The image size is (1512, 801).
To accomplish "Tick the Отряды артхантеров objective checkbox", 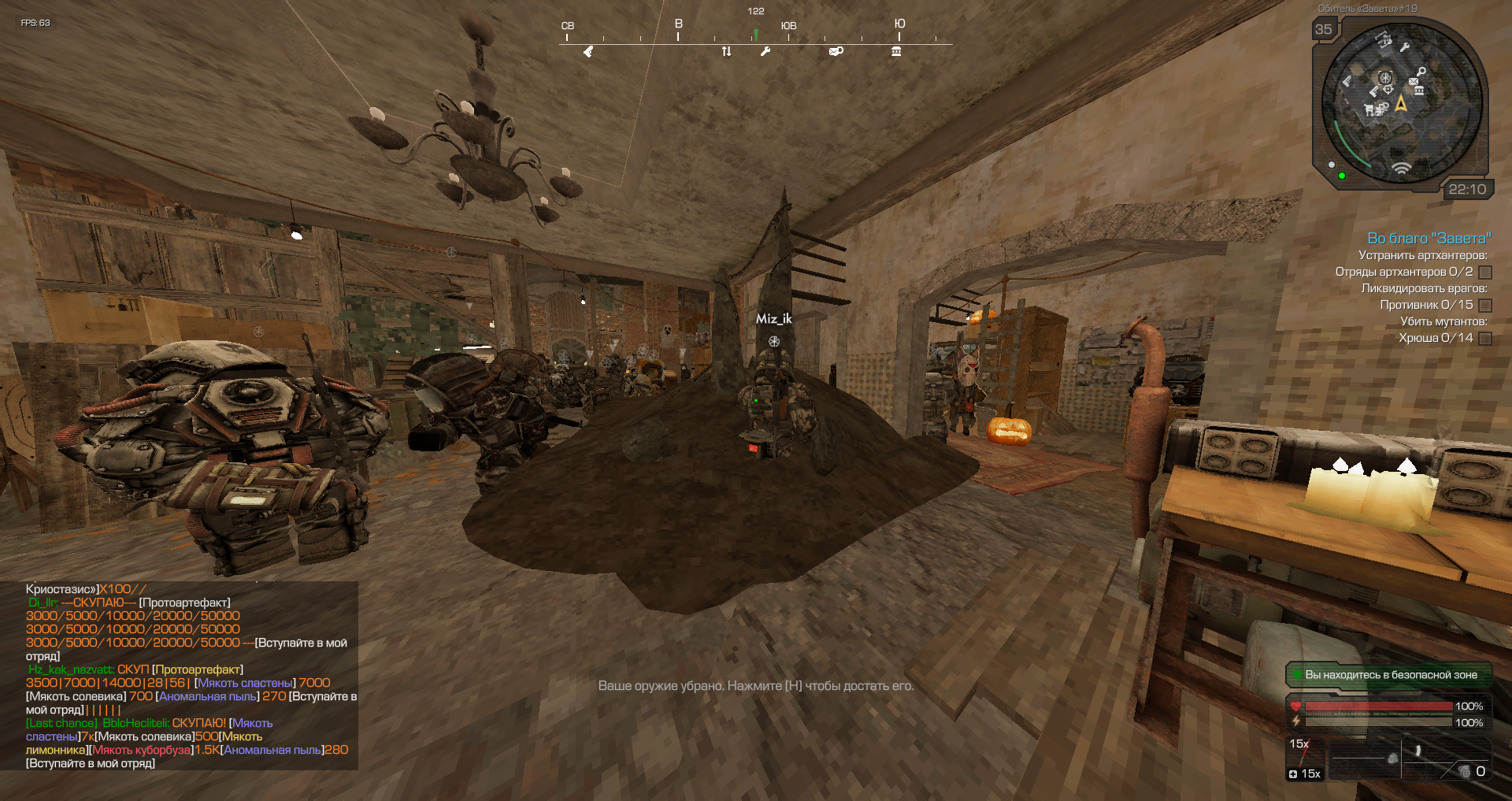I will coord(1485,273).
